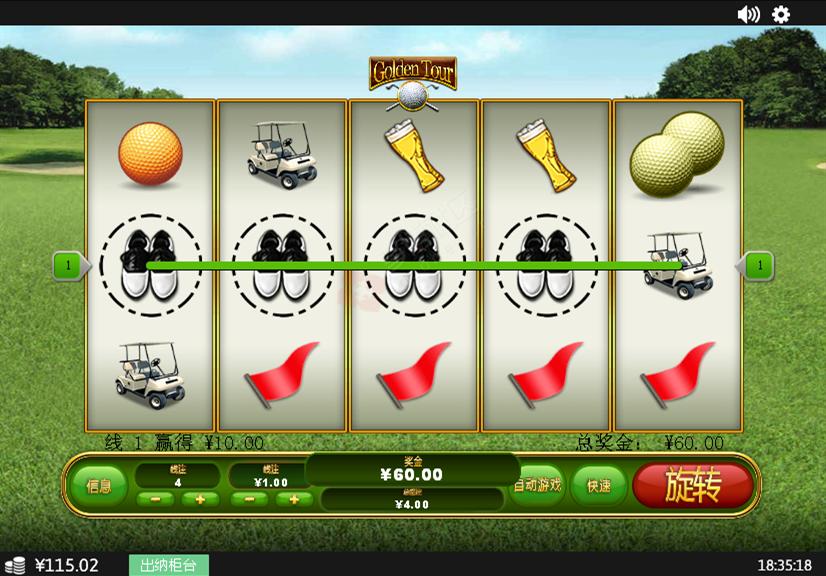Increase the line count of 4

coord(200,499)
